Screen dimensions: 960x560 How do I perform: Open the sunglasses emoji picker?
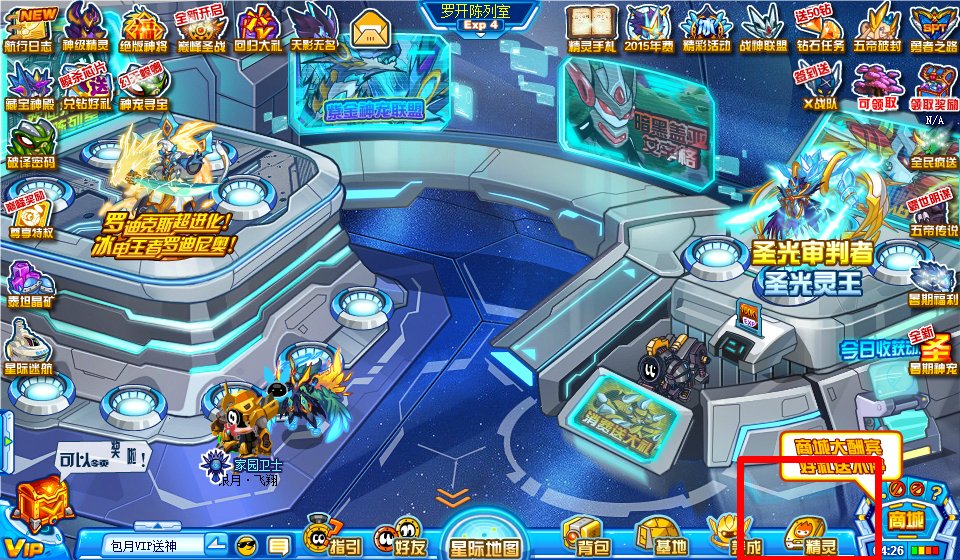[246, 545]
